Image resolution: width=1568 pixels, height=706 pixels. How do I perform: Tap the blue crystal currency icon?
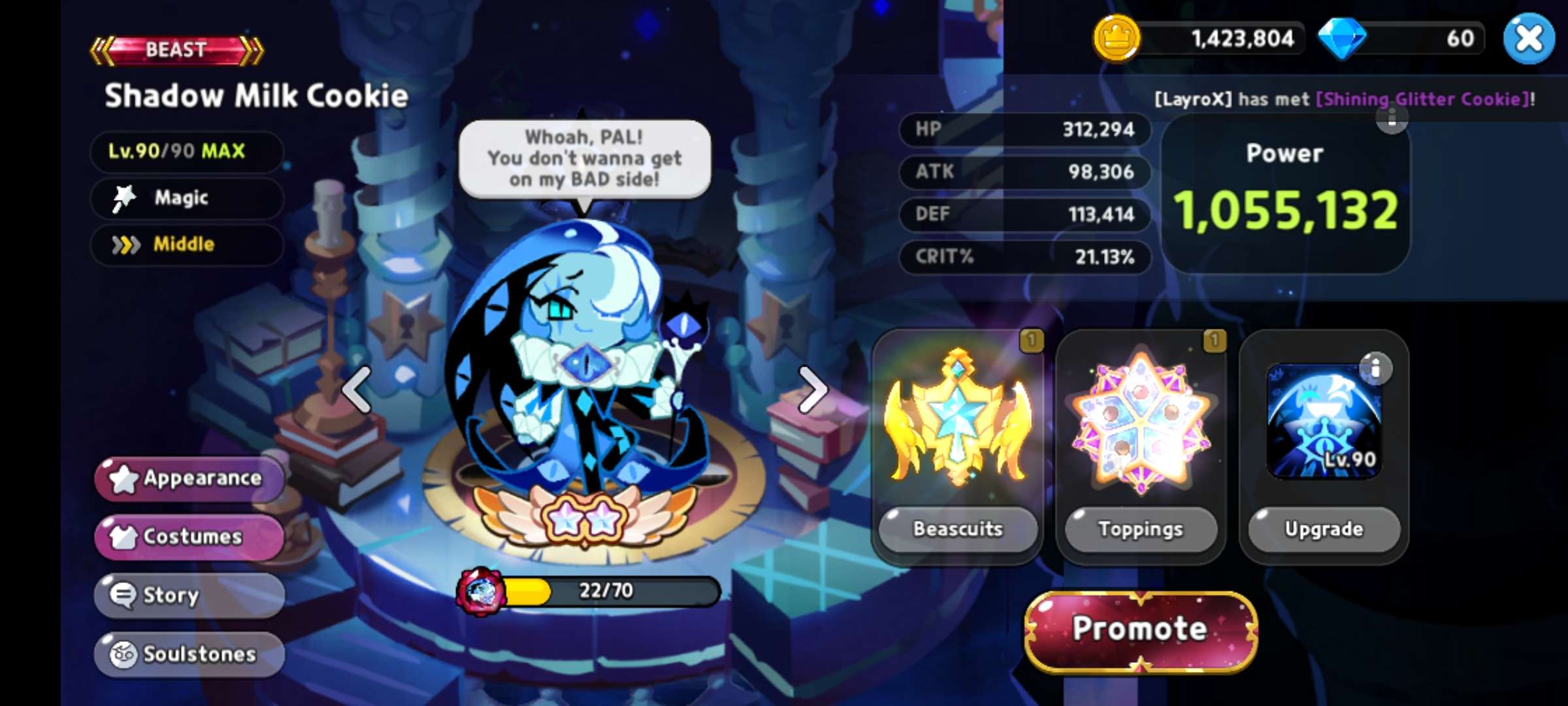click(1341, 39)
